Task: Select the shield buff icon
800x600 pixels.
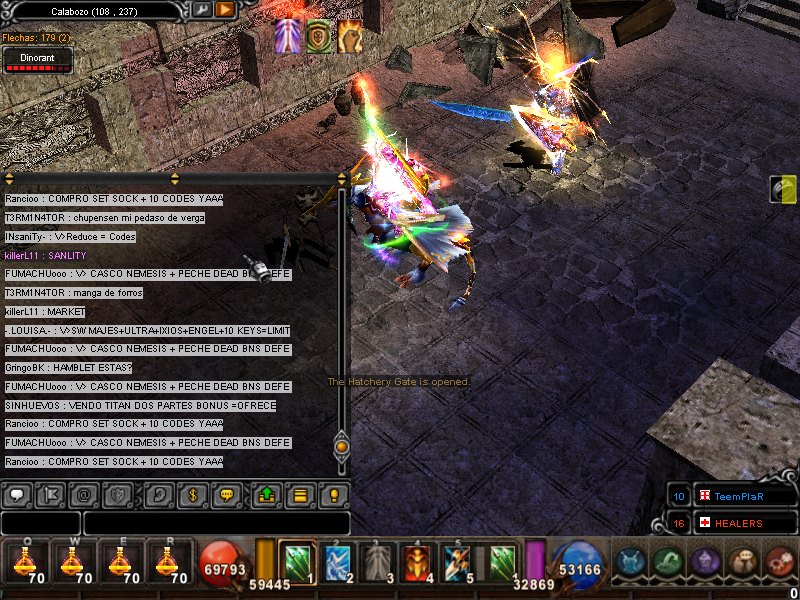Action: 319,36
